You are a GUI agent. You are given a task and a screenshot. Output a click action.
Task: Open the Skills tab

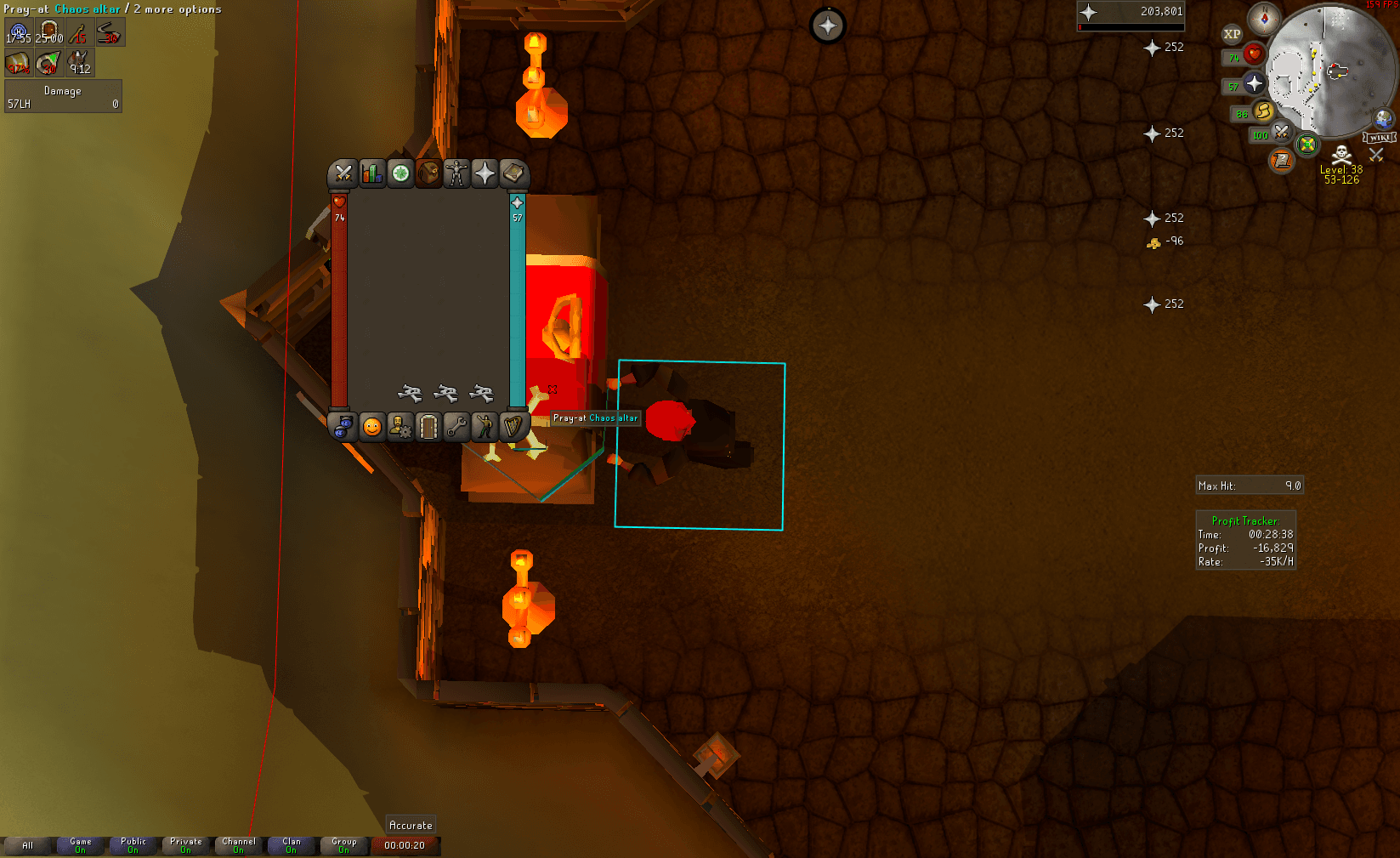pyautogui.click(x=371, y=174)
